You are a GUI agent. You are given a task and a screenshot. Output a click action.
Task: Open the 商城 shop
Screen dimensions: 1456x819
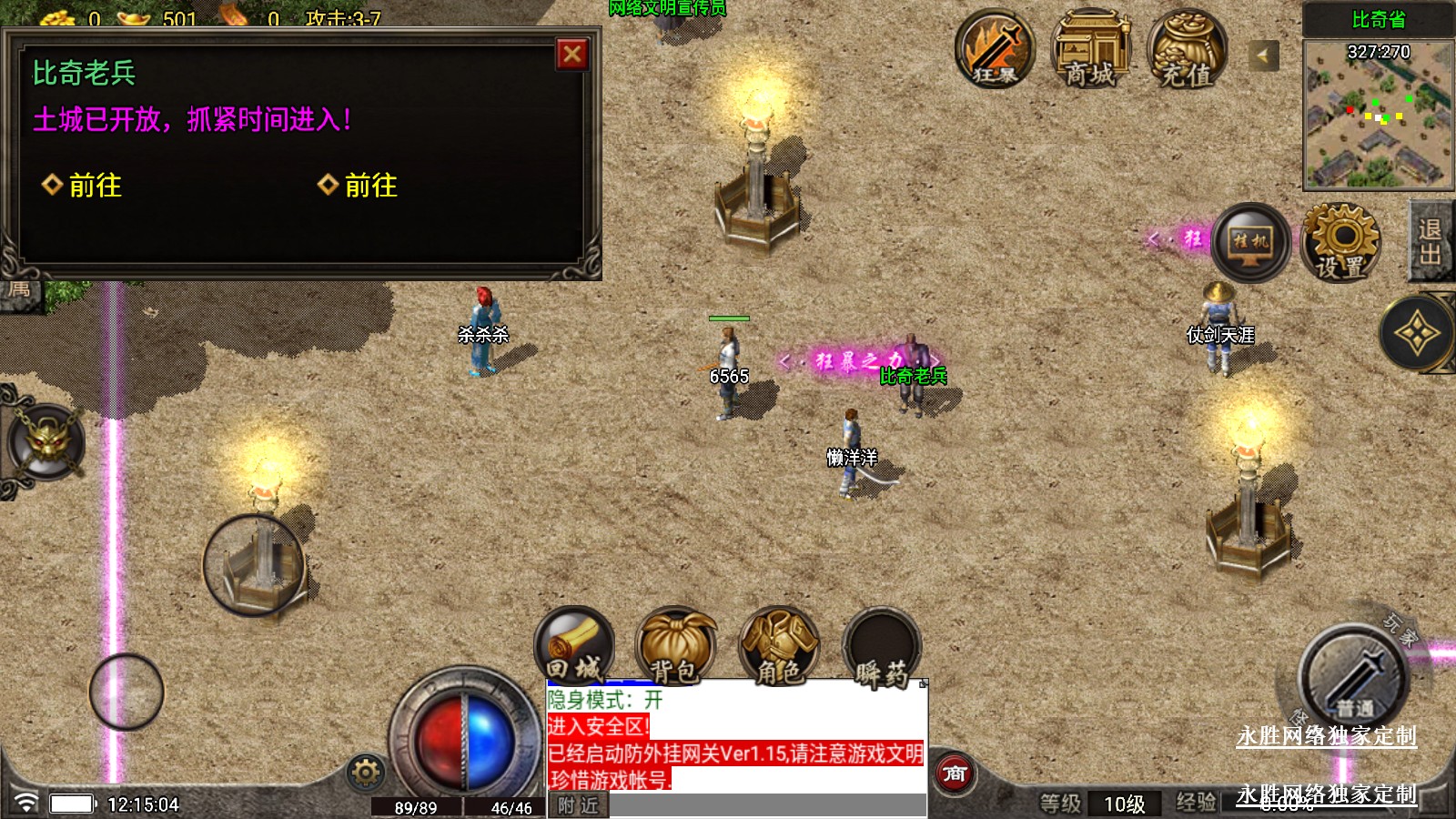pos(1090,49)
